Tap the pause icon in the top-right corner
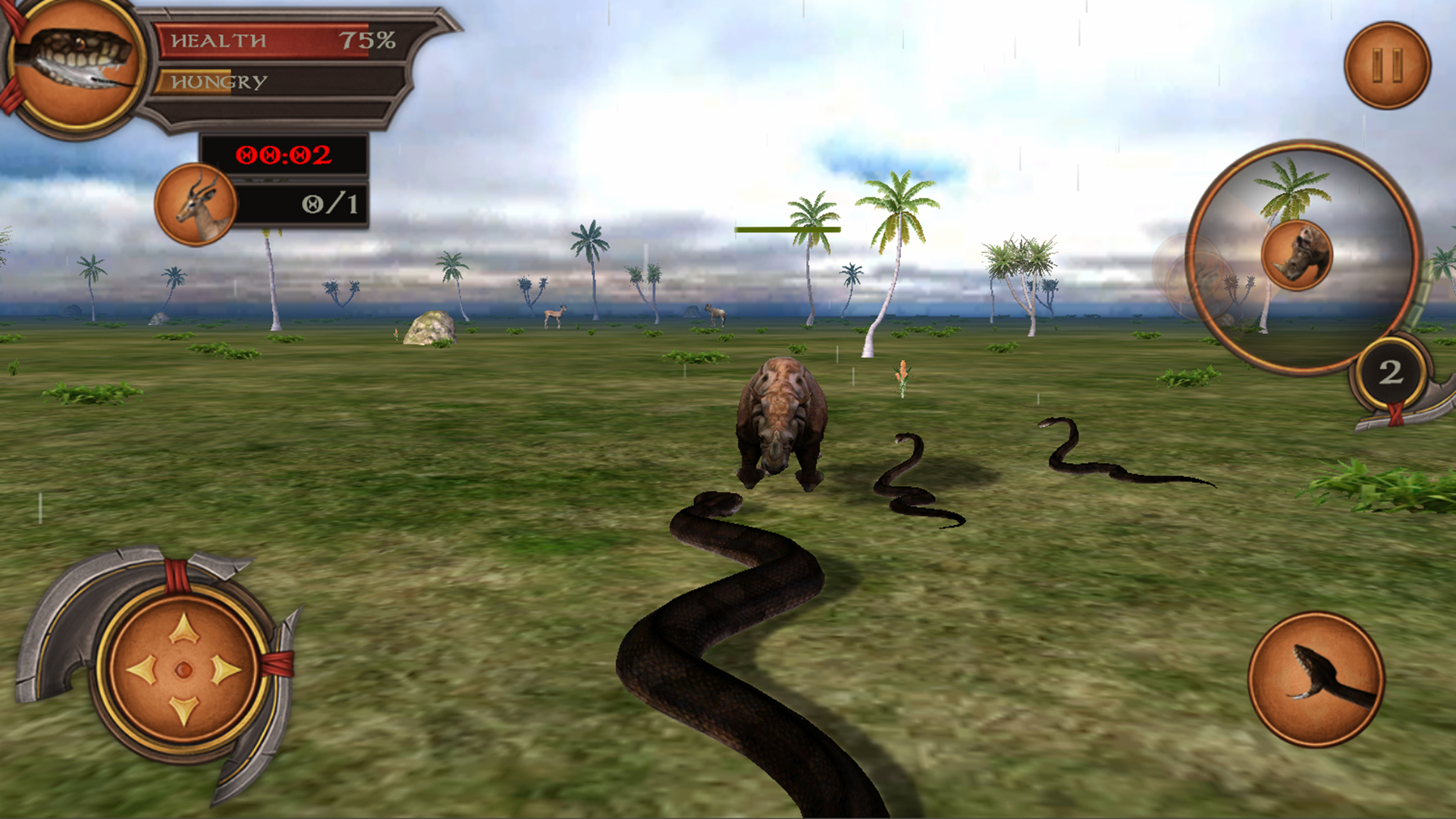The image size is (1456, 819). click(1388, 64)
